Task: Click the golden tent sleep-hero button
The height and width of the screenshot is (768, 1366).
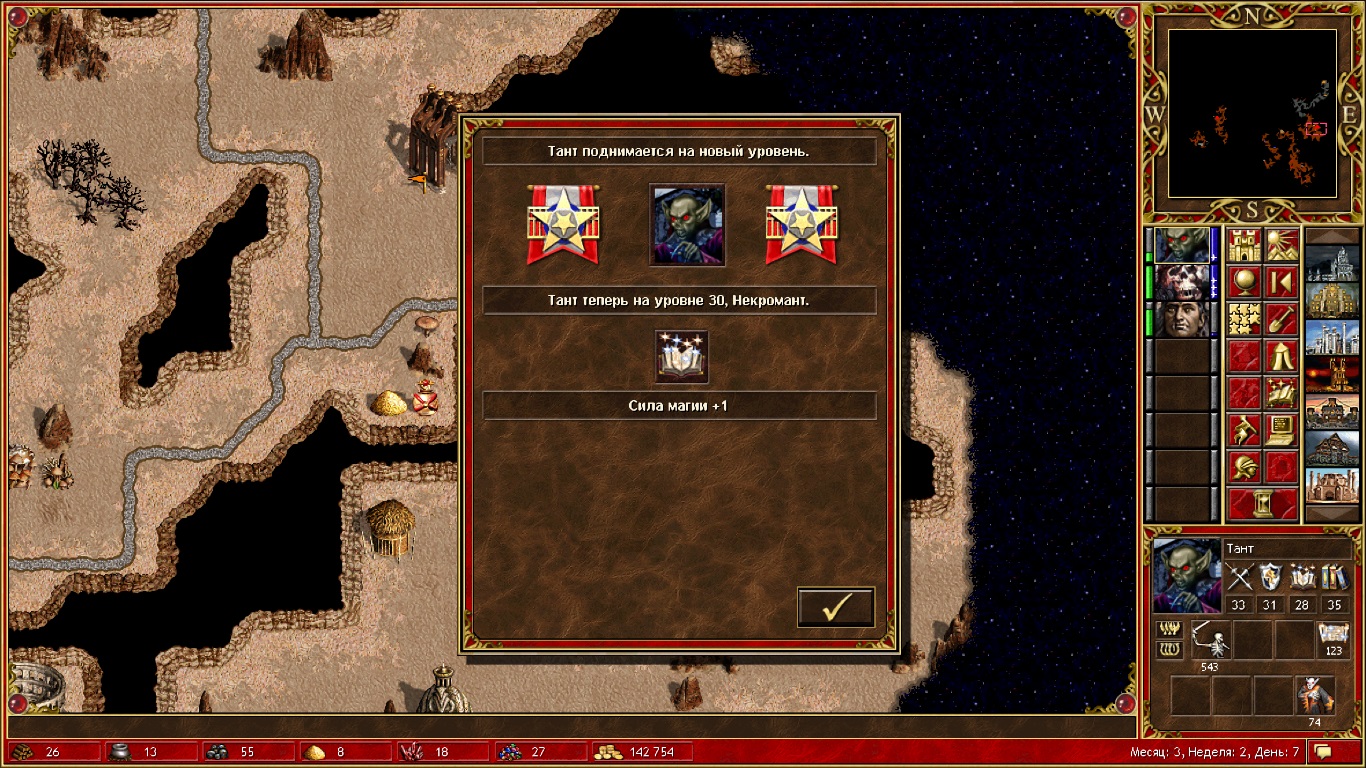Action: [1281, 356]
